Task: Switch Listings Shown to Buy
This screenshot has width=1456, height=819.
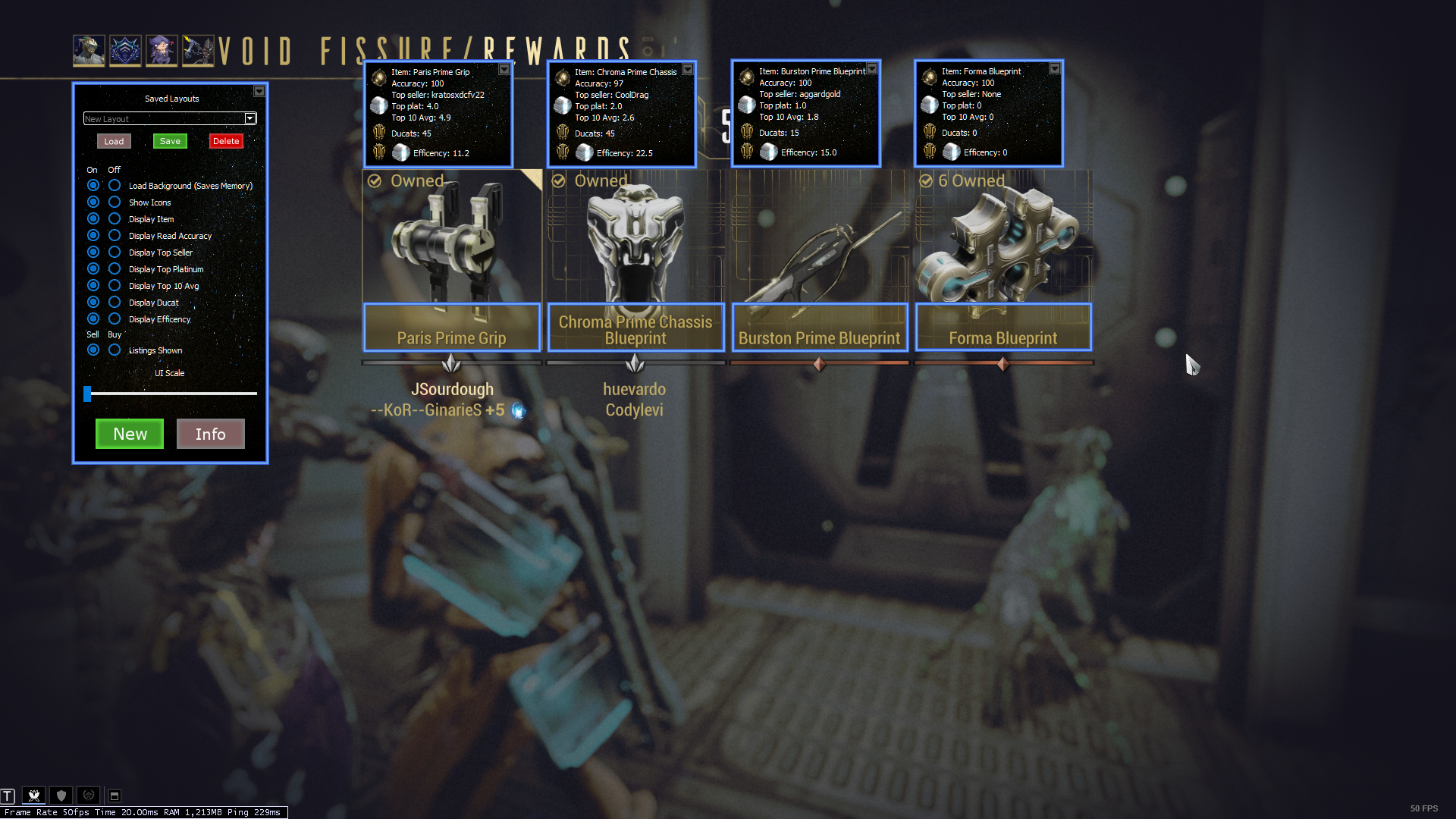Action: point(115,350)
